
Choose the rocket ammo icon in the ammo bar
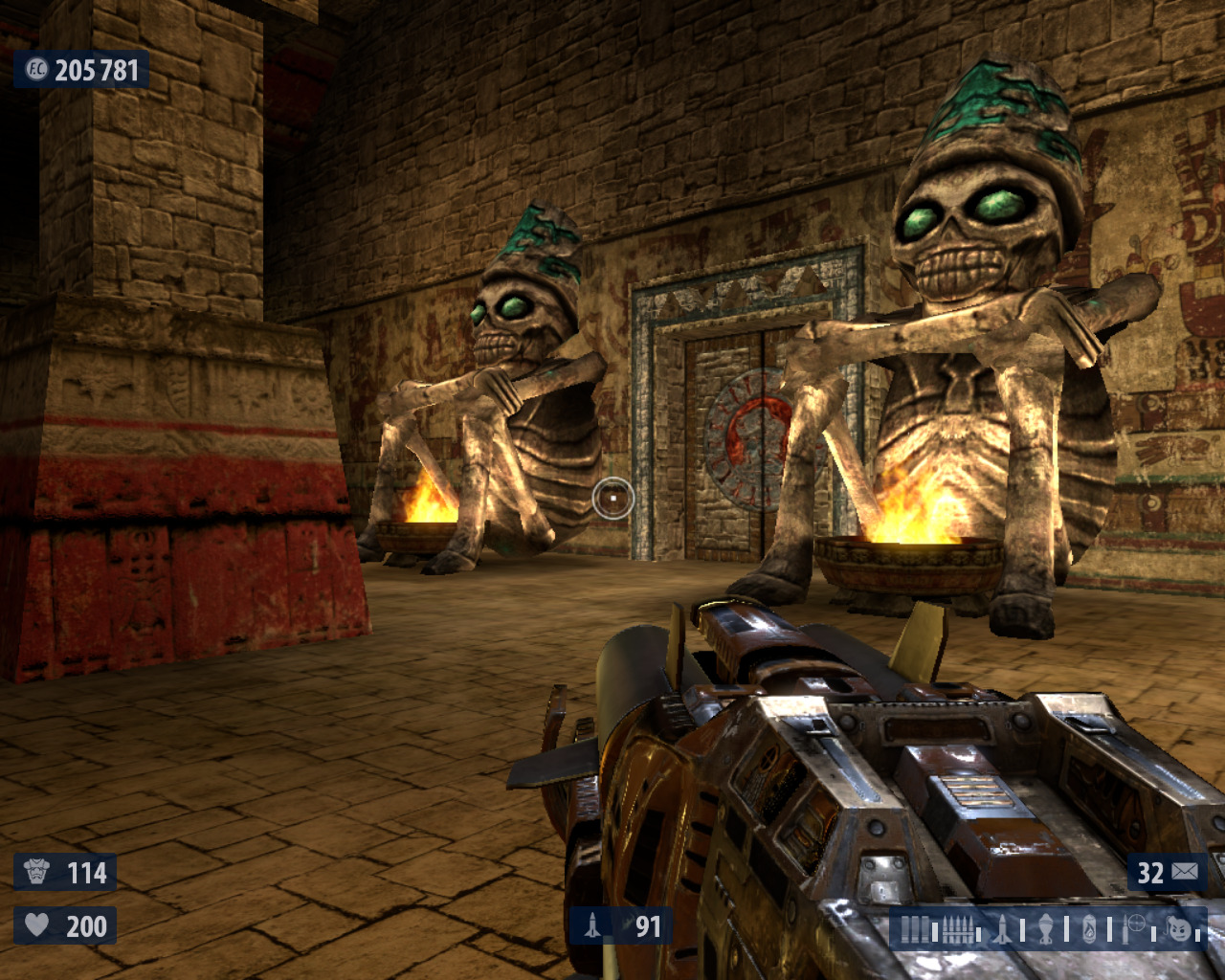tap(1002, 929)
